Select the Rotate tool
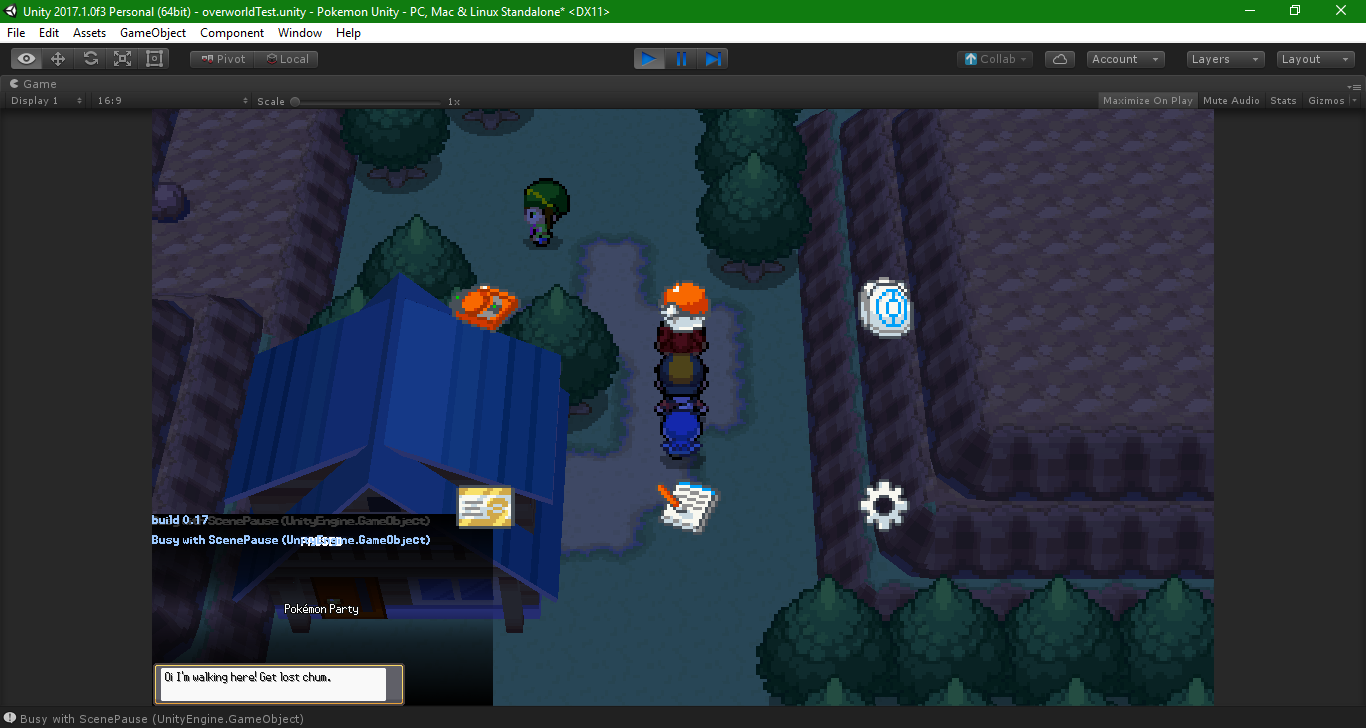The width and height of the screenshot is (1366, 728). point(89,58)
